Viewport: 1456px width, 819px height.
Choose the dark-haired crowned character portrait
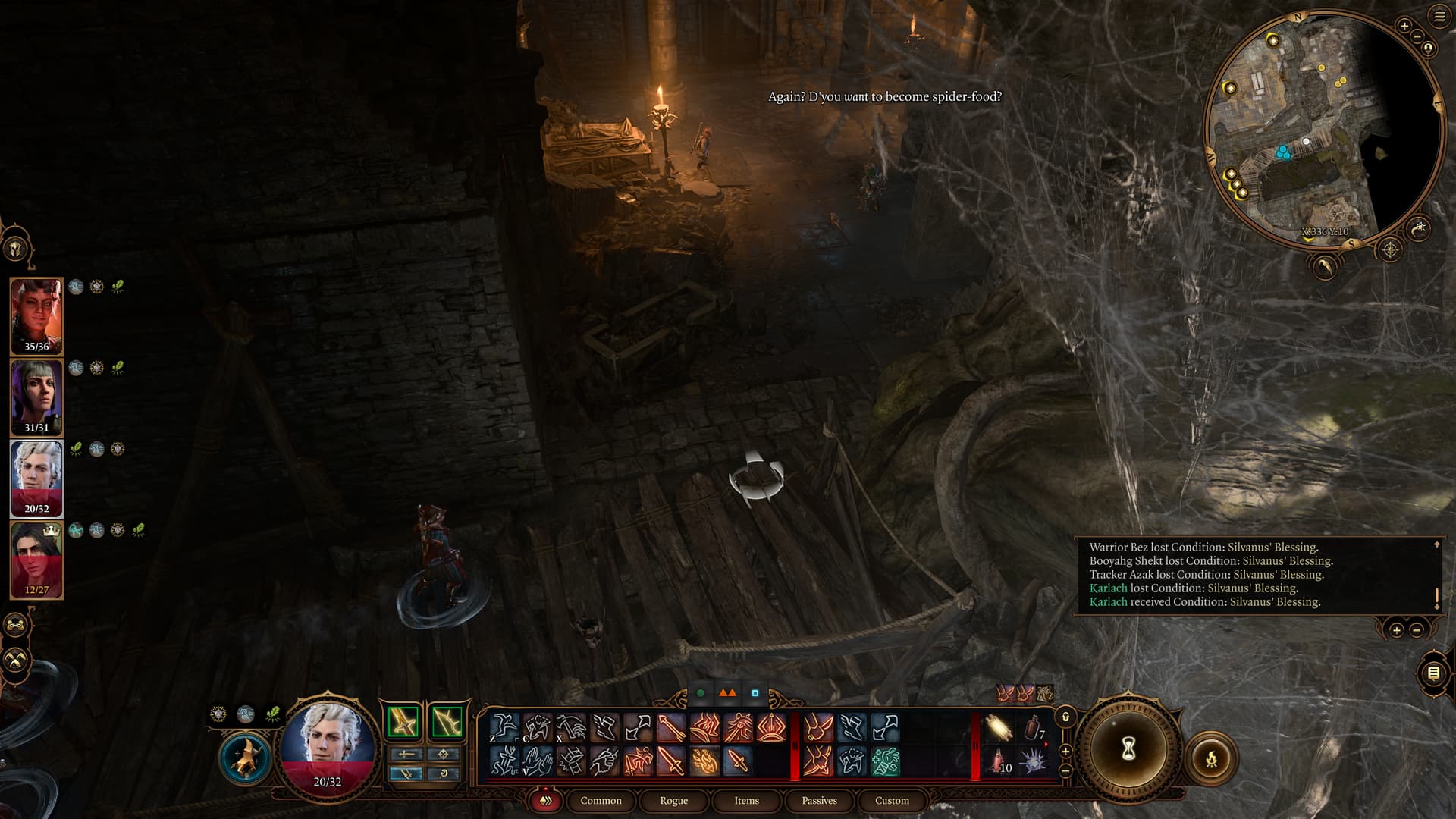36,559
